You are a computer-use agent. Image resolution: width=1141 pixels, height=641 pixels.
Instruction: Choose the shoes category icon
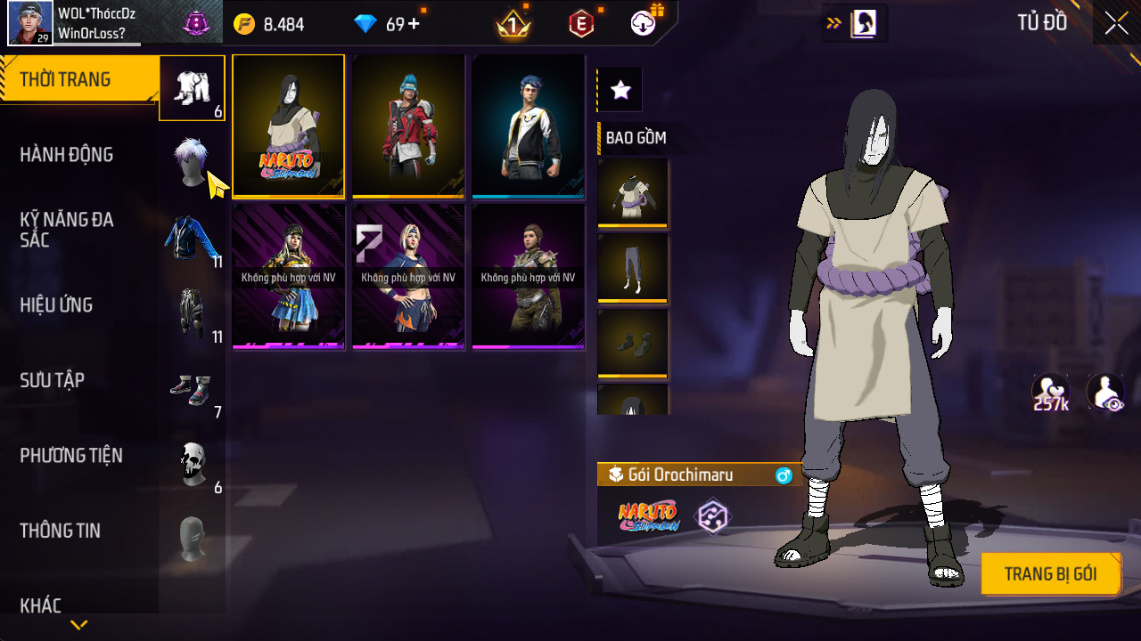(190, 388)
